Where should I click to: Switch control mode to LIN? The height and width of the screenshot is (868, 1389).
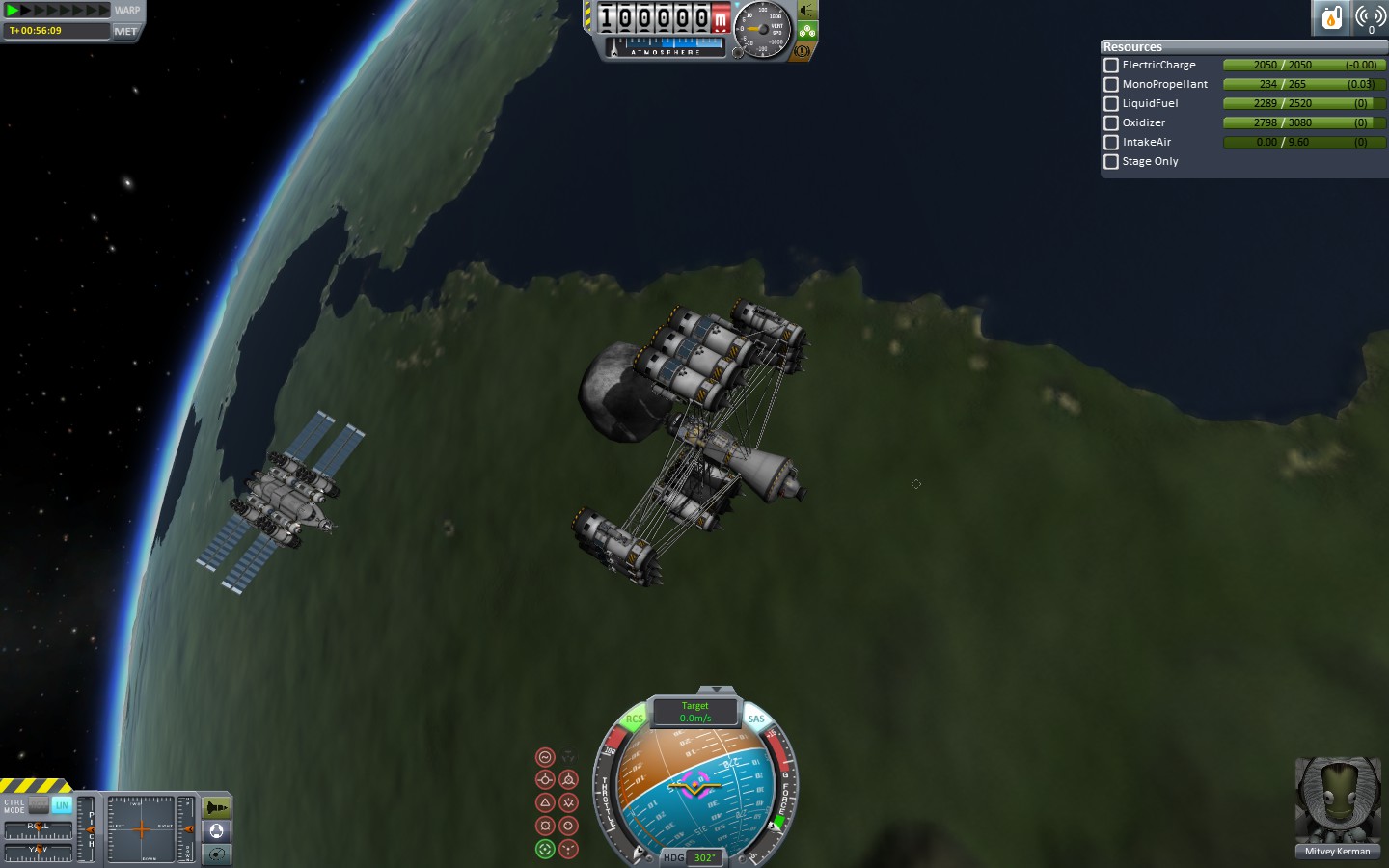[62, 804]
